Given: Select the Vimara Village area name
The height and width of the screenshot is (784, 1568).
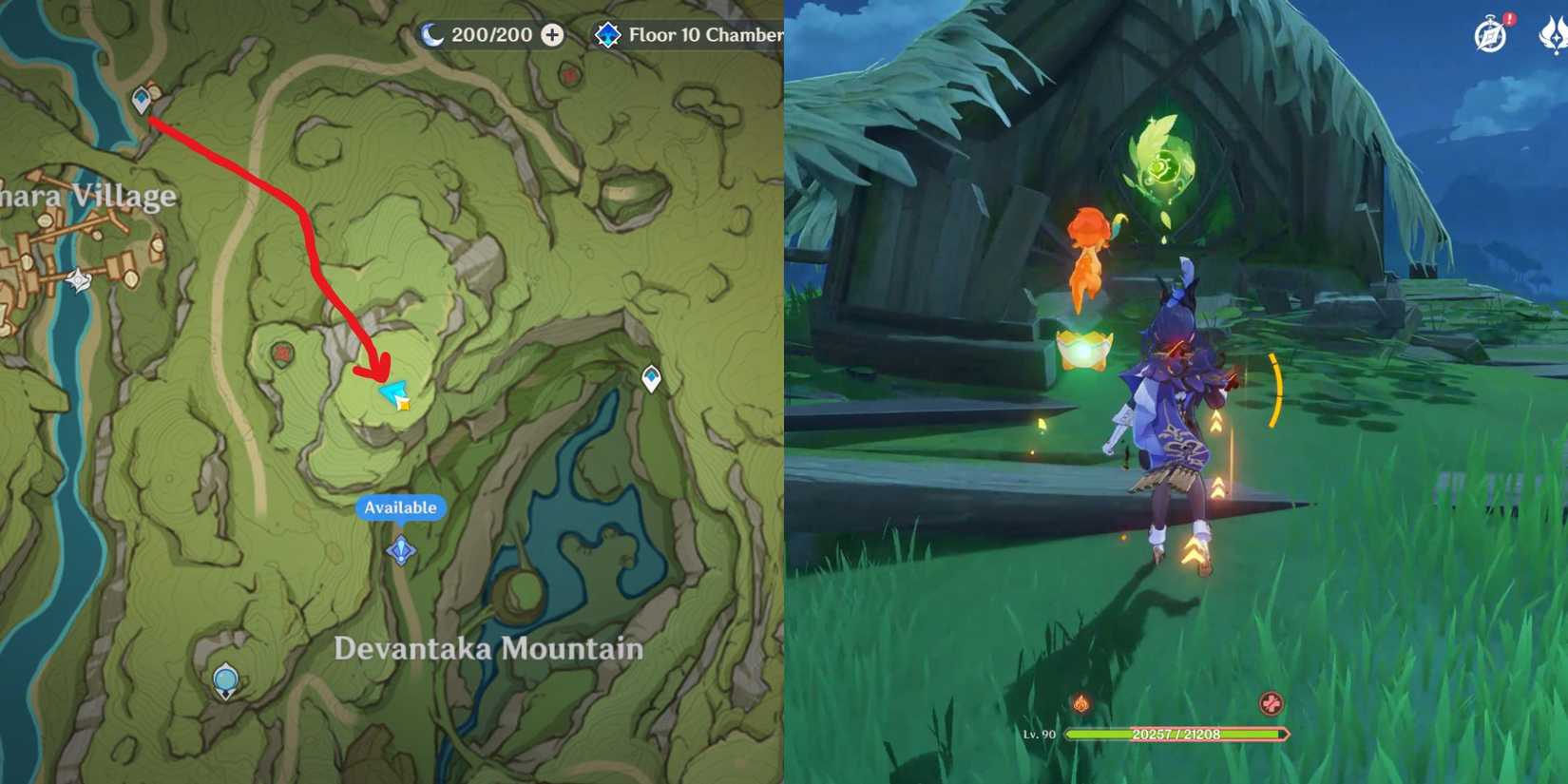Looking at the screenshot, I should pos(87,196).
